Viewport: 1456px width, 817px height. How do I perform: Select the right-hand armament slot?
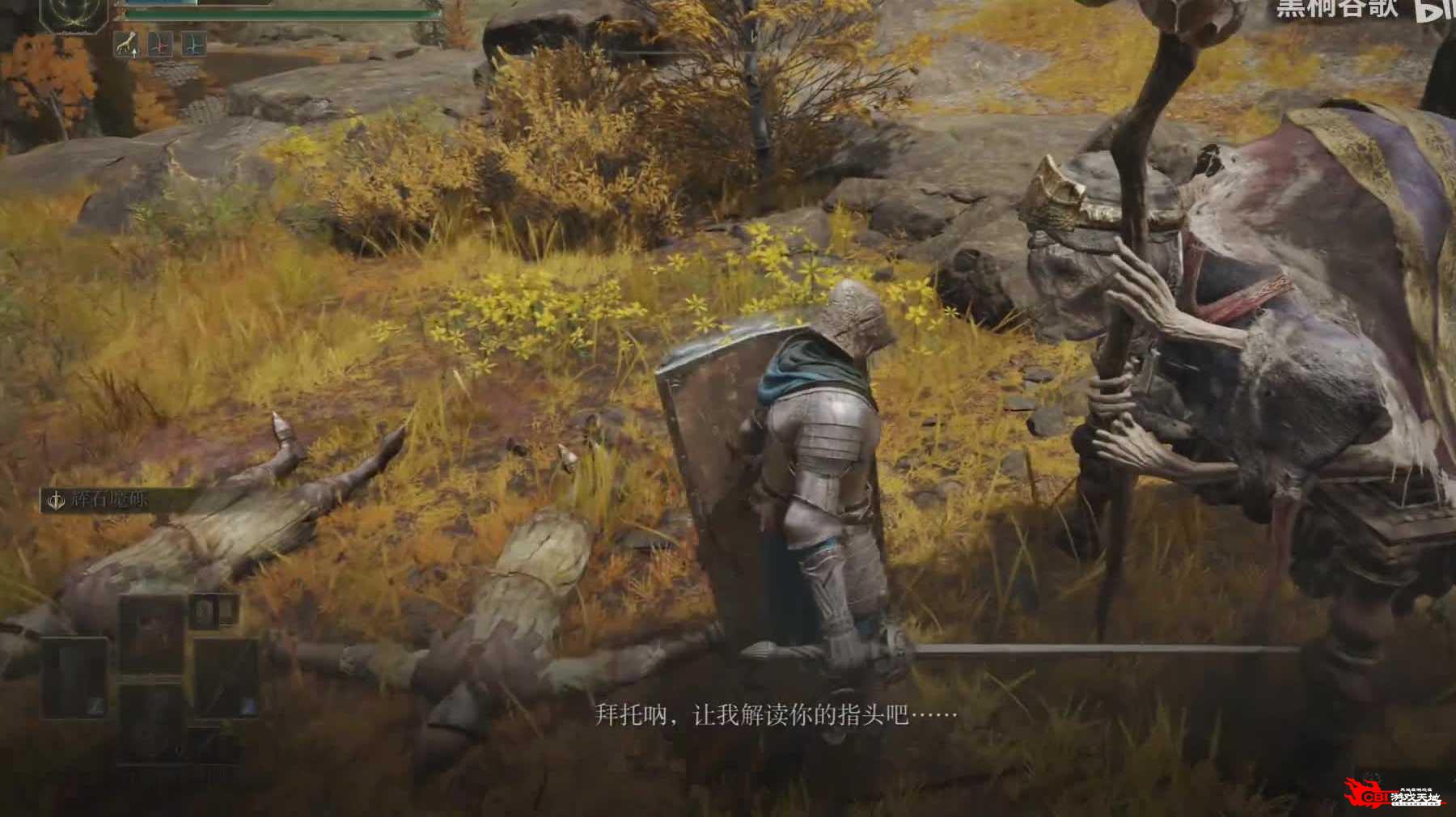pyautogui.click(x=227, y=678)
